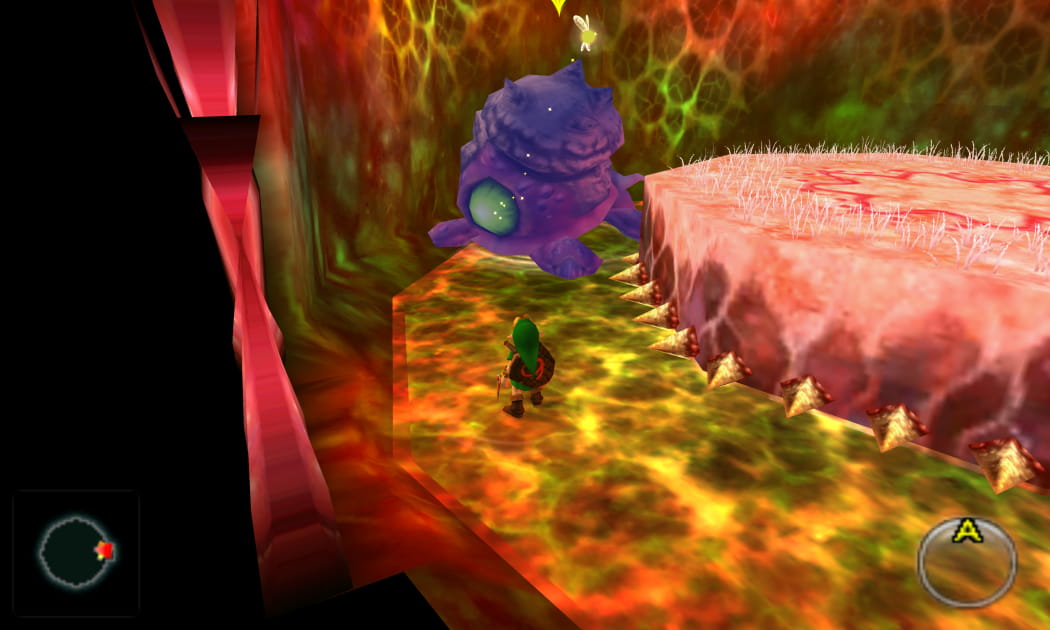Click the circular room minimap
1050x630 pixels.
[x=74, y=552]
